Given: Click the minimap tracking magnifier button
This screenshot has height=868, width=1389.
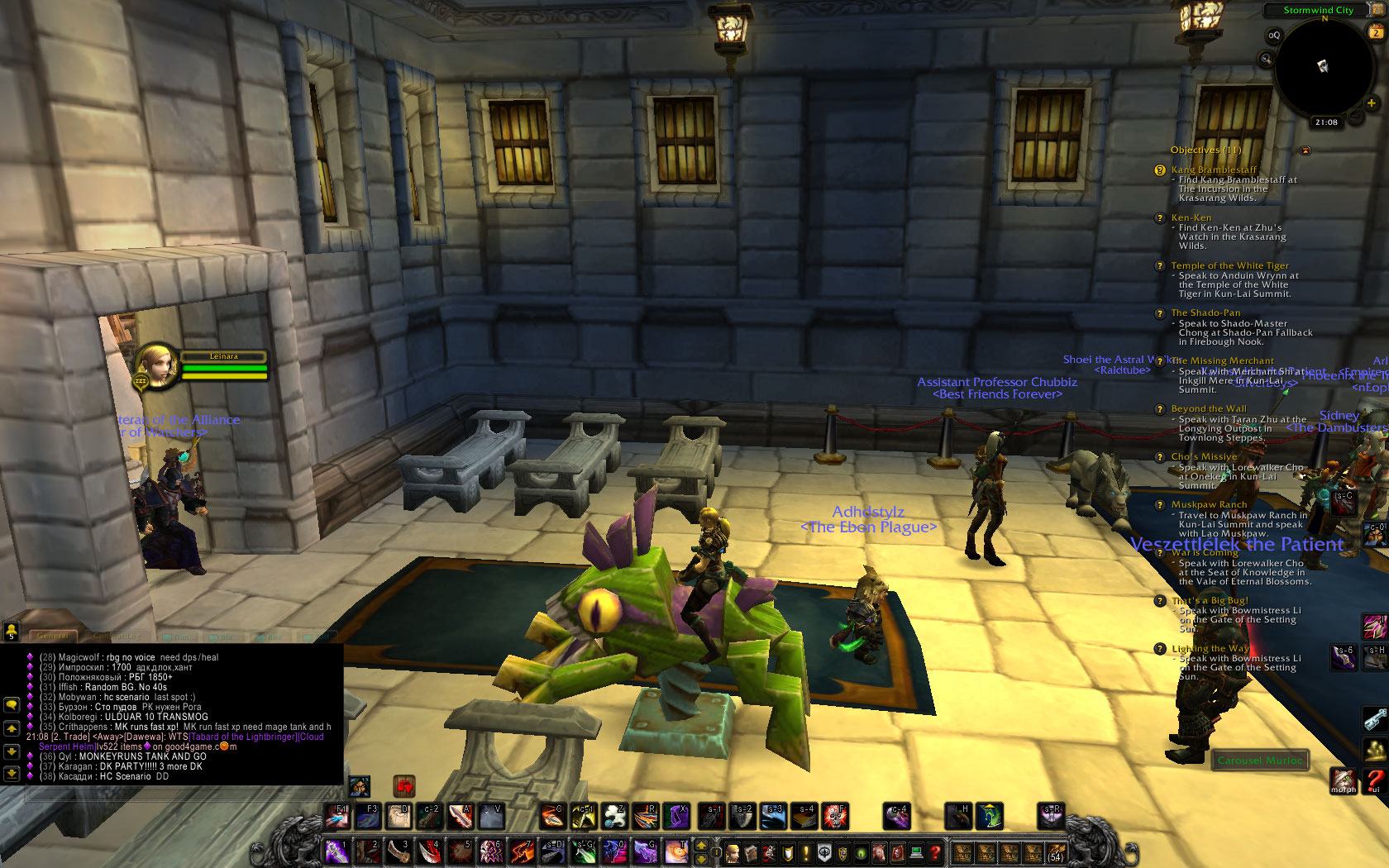Looking at the screenshot, I should pyautogui.click(x=1266, y=59).
